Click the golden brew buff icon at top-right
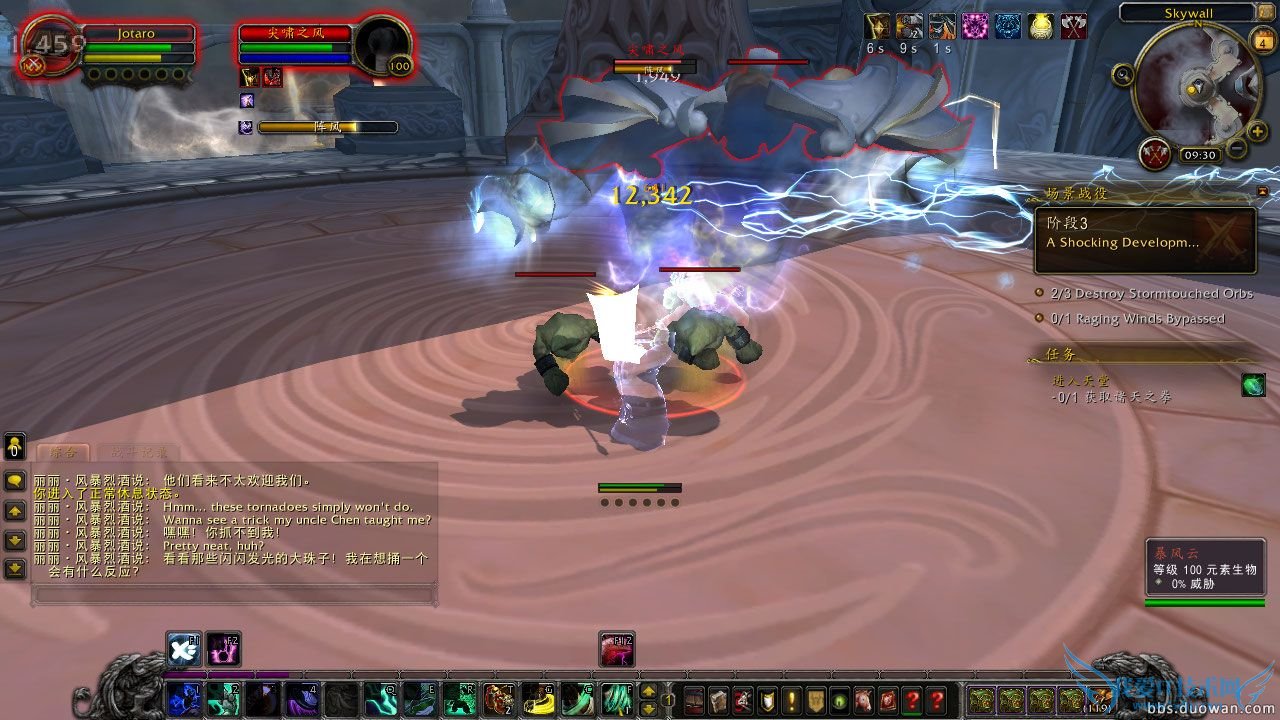The height and width of the screenshot is (720, 1280). coord(1043,28)
